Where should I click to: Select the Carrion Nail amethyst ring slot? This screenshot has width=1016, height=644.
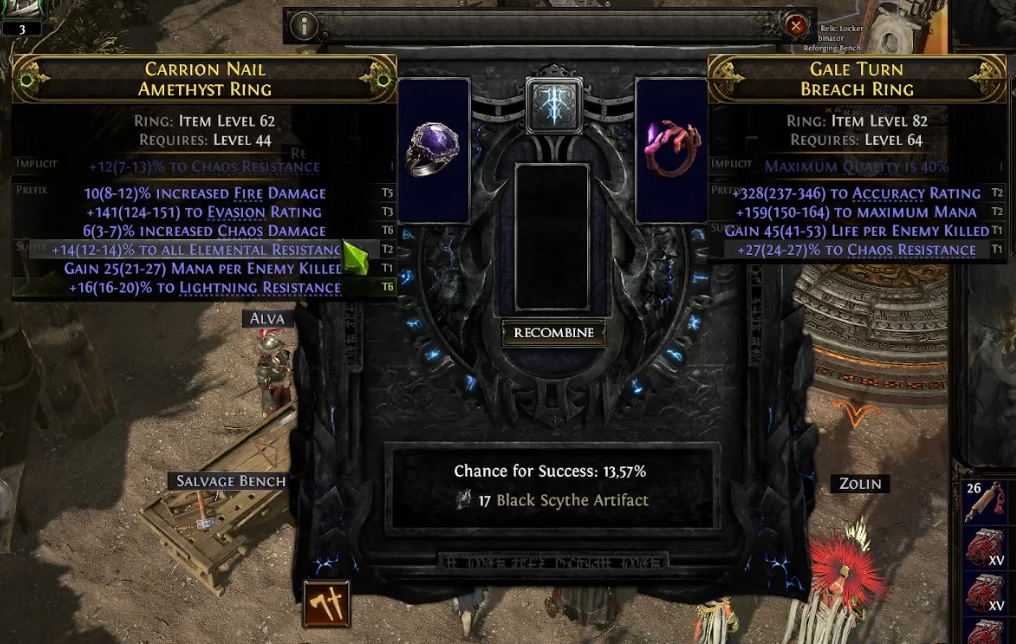pos(434,150)
